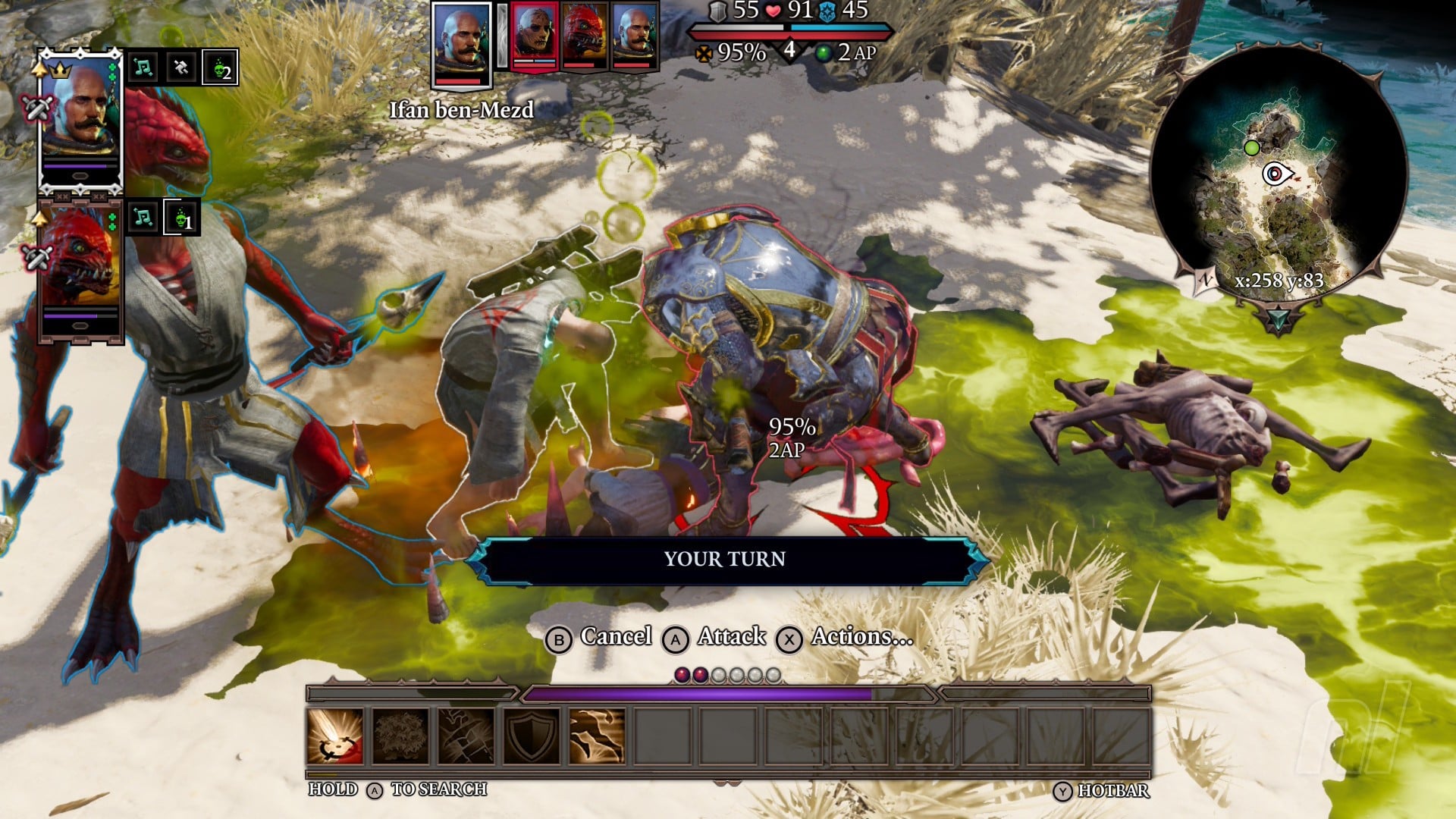The image size is (1456, 819).
Task: Use the kicking leg skill in the hotbar
Action: [597, 736]
